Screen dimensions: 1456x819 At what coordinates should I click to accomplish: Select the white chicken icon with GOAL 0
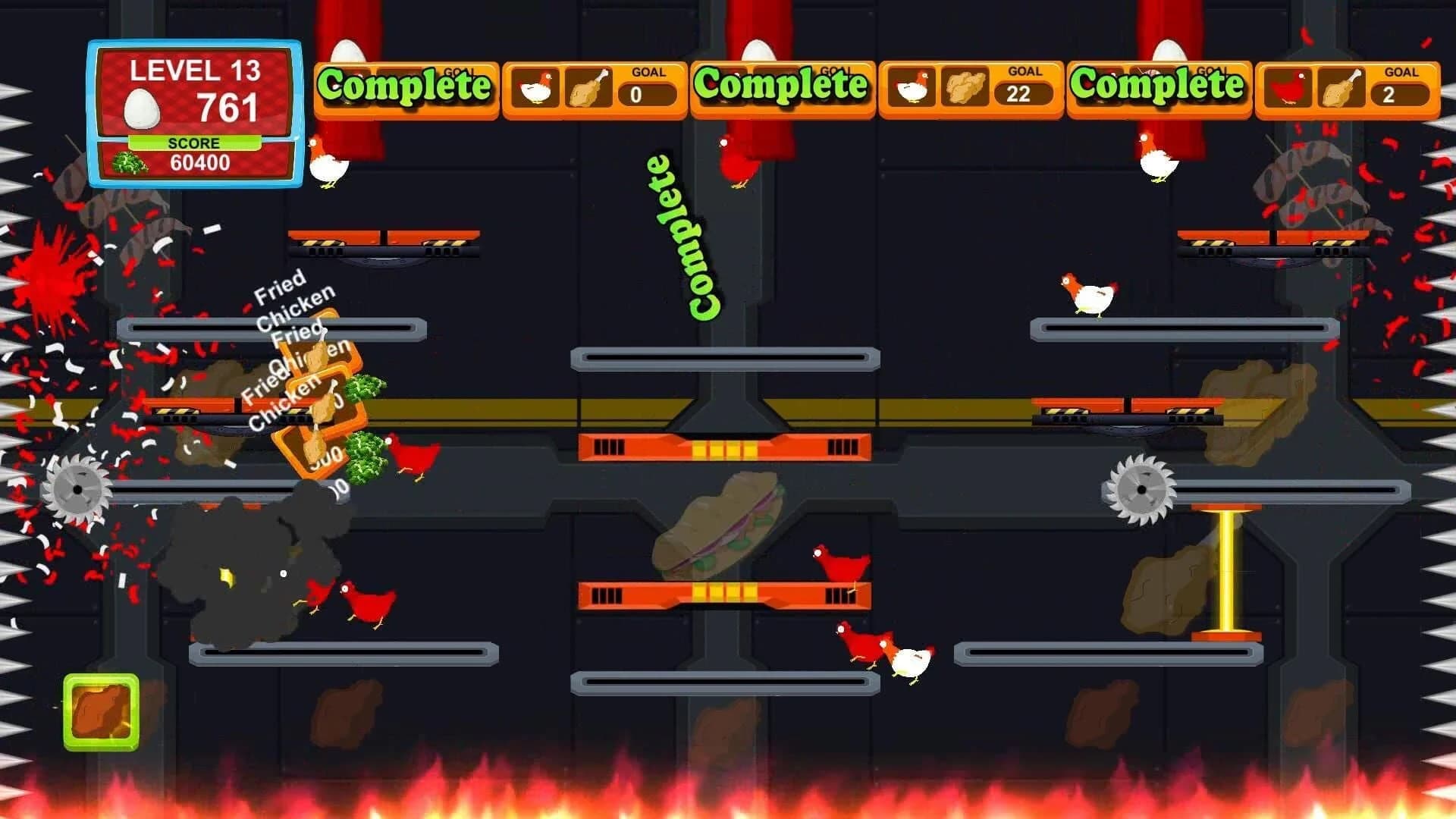(x=535, y=89)
